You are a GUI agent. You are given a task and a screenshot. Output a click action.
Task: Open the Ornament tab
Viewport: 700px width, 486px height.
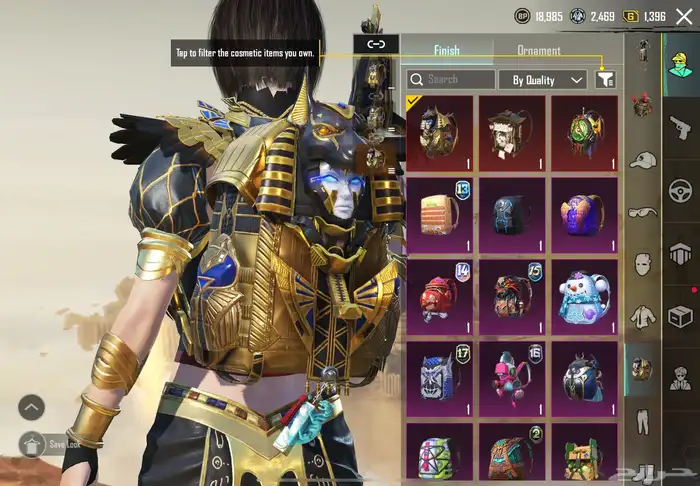538,50
